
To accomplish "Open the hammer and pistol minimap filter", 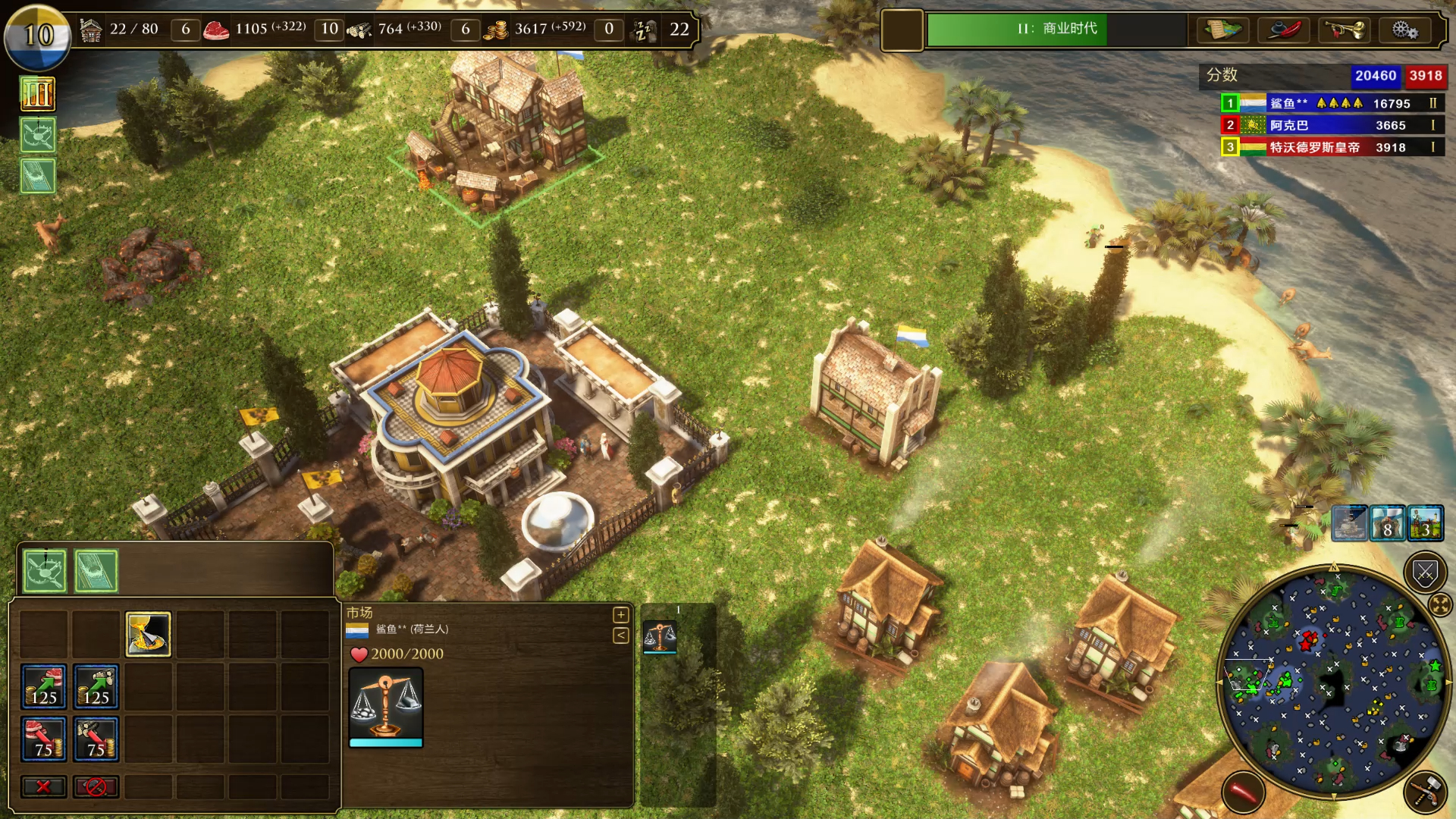I will point(1426,792).
